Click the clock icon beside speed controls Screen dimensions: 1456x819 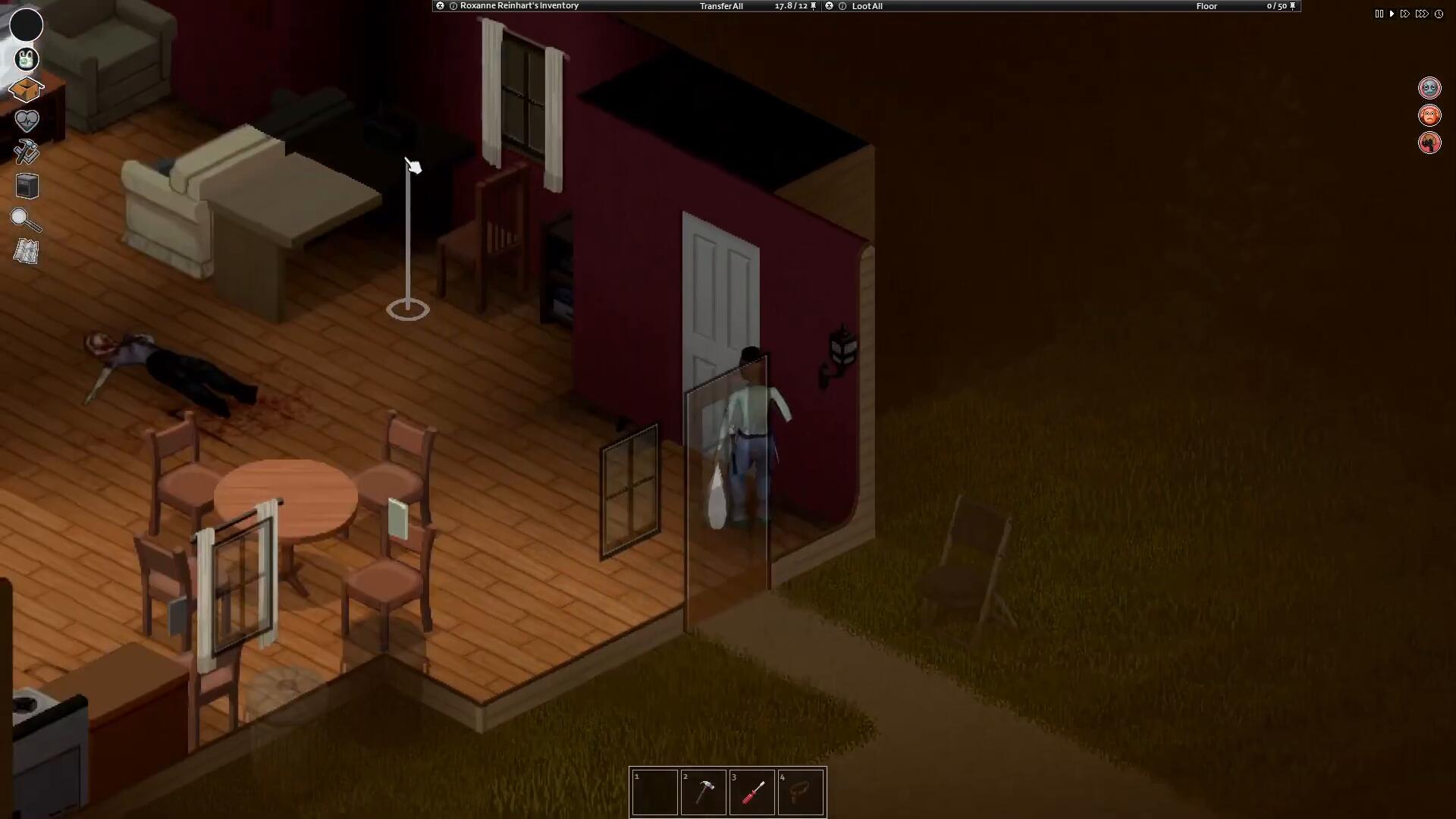(1439, 14)
